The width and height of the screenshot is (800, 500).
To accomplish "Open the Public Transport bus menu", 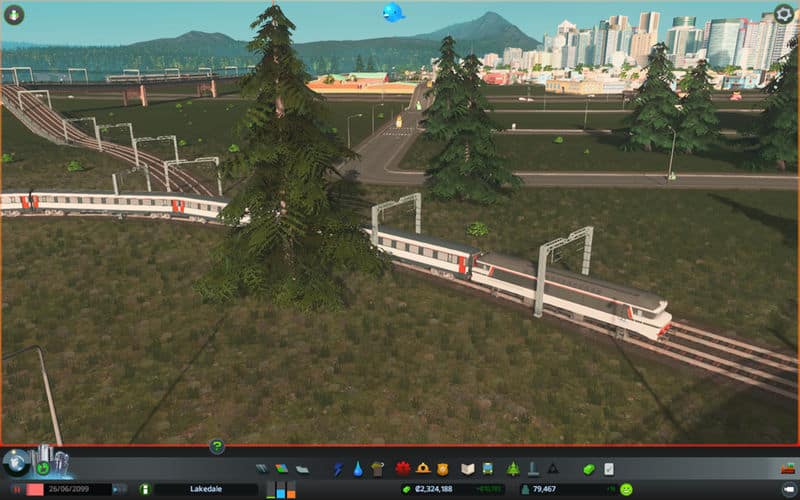I will click(x=487, y=468).
